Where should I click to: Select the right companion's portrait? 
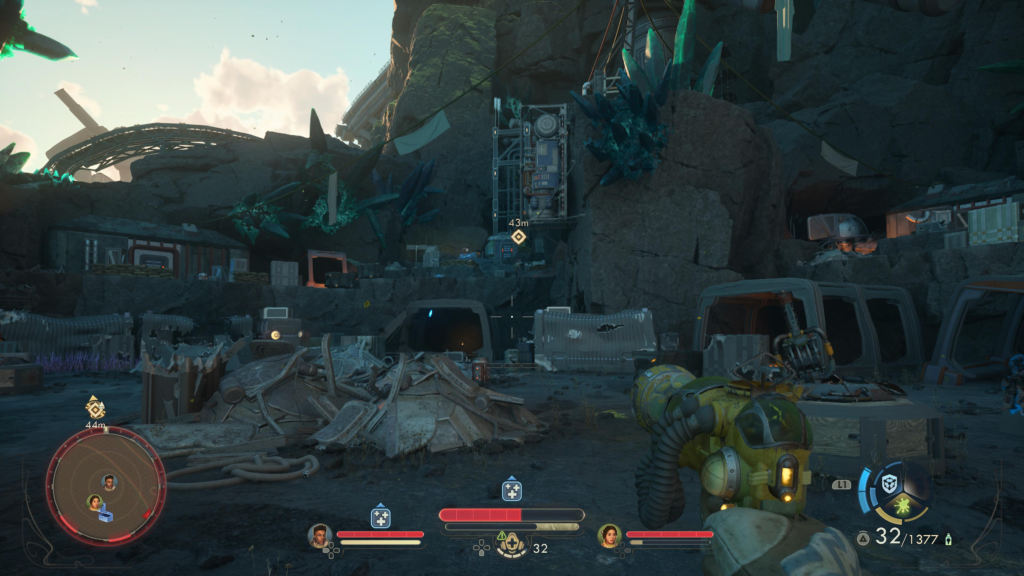(609, 535)
